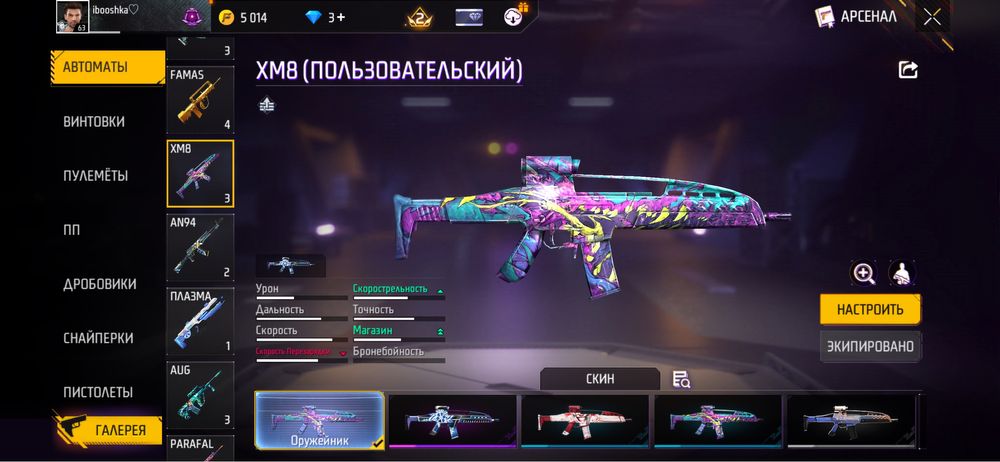
Task: Click the Настроить button
Action: 870,309
